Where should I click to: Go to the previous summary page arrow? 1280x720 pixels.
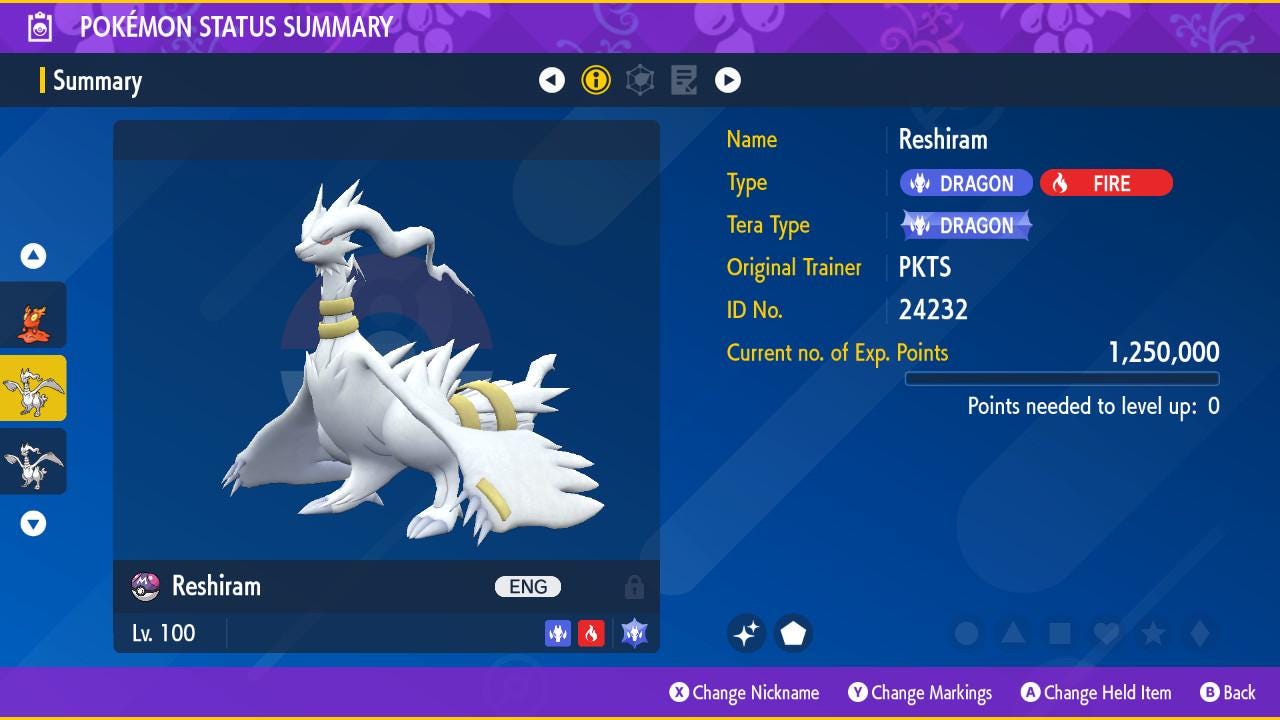552,80
